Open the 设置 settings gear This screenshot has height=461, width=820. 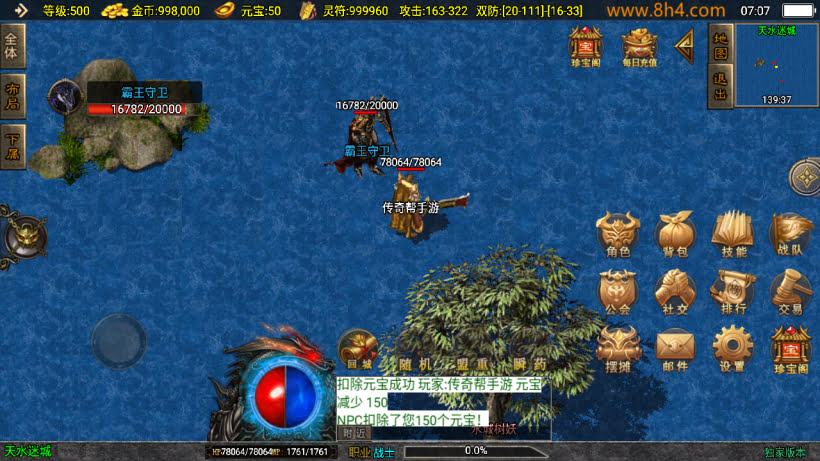coord(732,349)
